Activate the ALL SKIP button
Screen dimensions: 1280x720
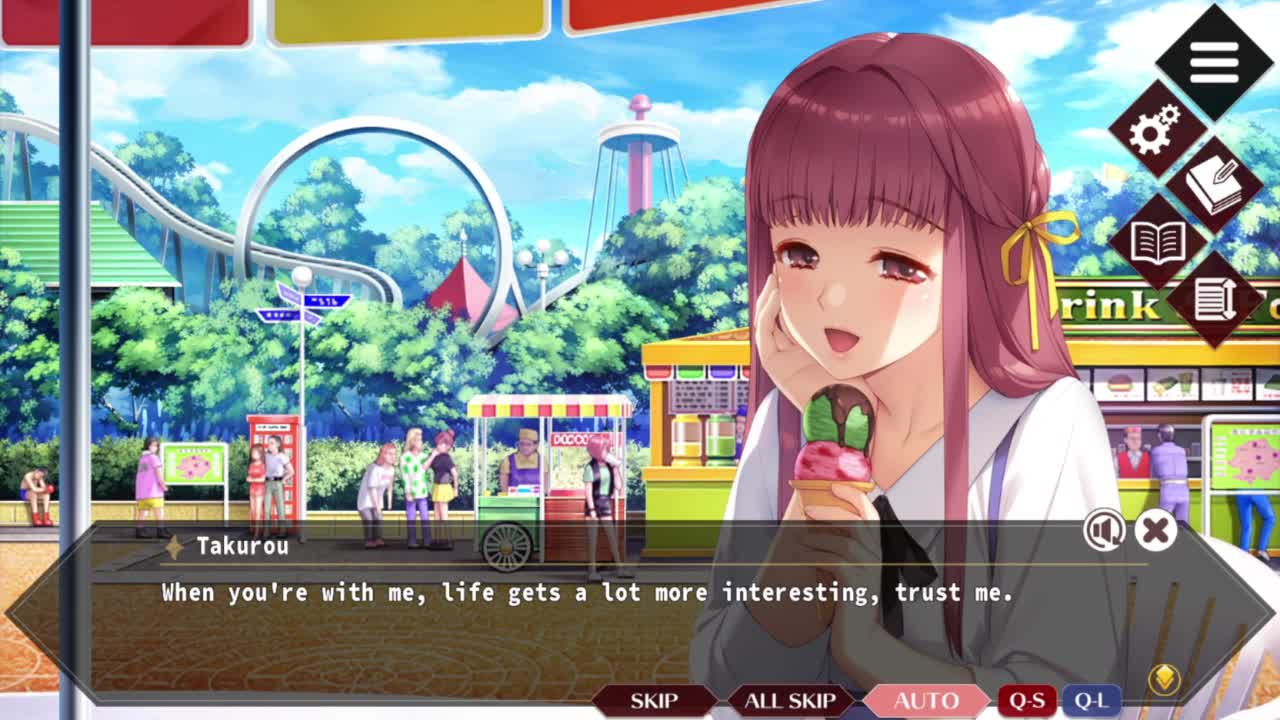click(x=789, y=700)
